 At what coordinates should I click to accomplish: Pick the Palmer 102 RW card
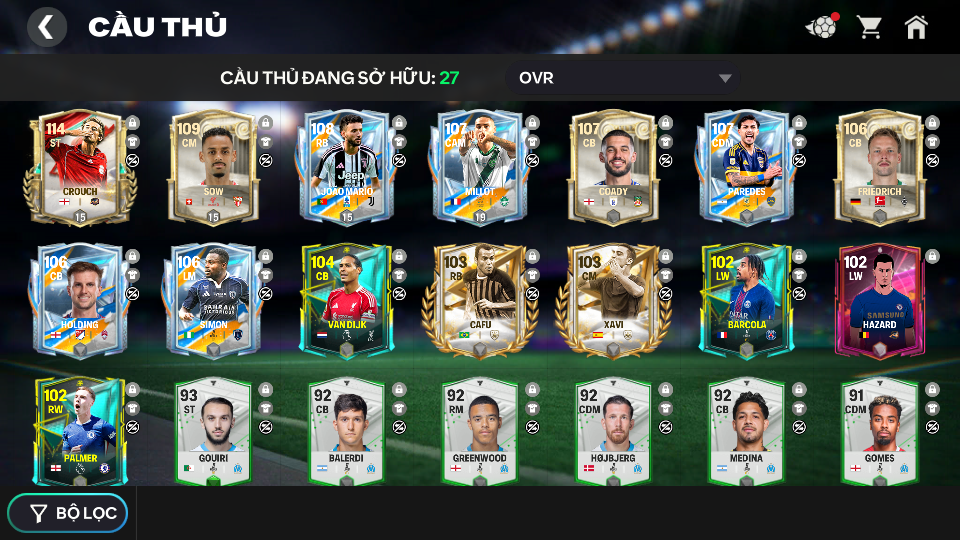click(x=78, y=431)
